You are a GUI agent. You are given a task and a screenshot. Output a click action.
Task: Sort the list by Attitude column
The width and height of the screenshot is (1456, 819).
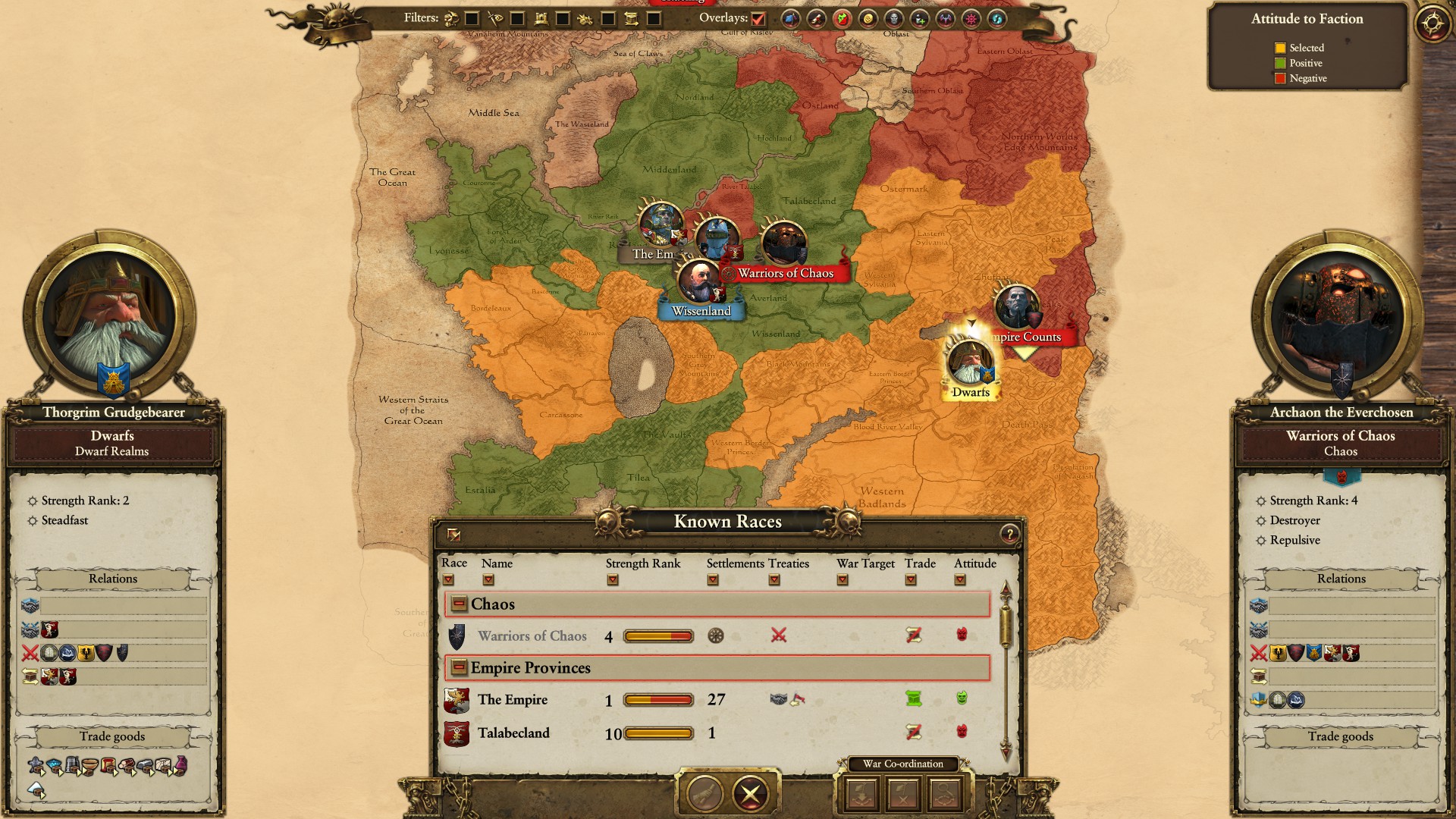(960, 580)
